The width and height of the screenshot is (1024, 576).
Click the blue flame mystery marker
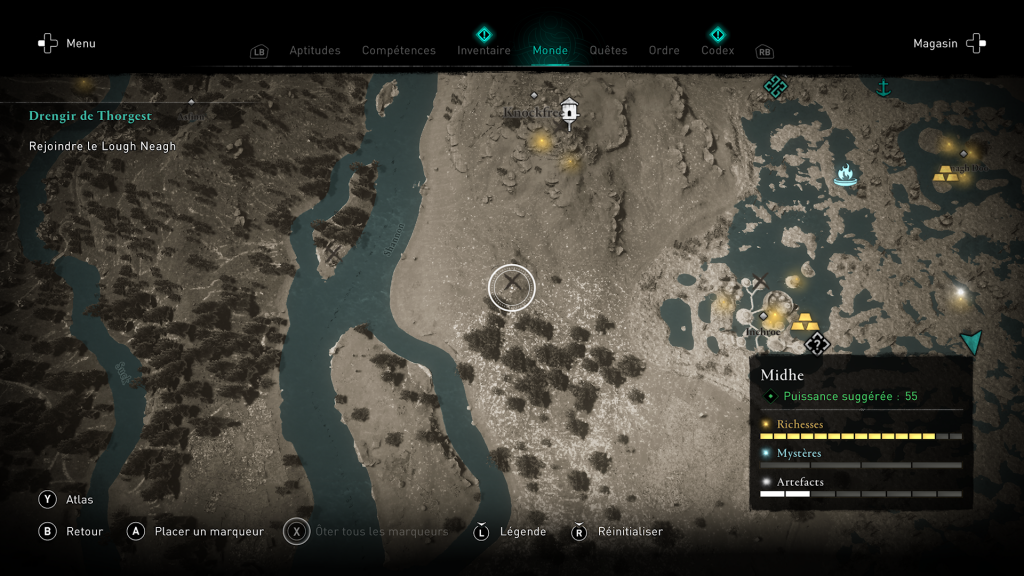[x=846, y=175]
